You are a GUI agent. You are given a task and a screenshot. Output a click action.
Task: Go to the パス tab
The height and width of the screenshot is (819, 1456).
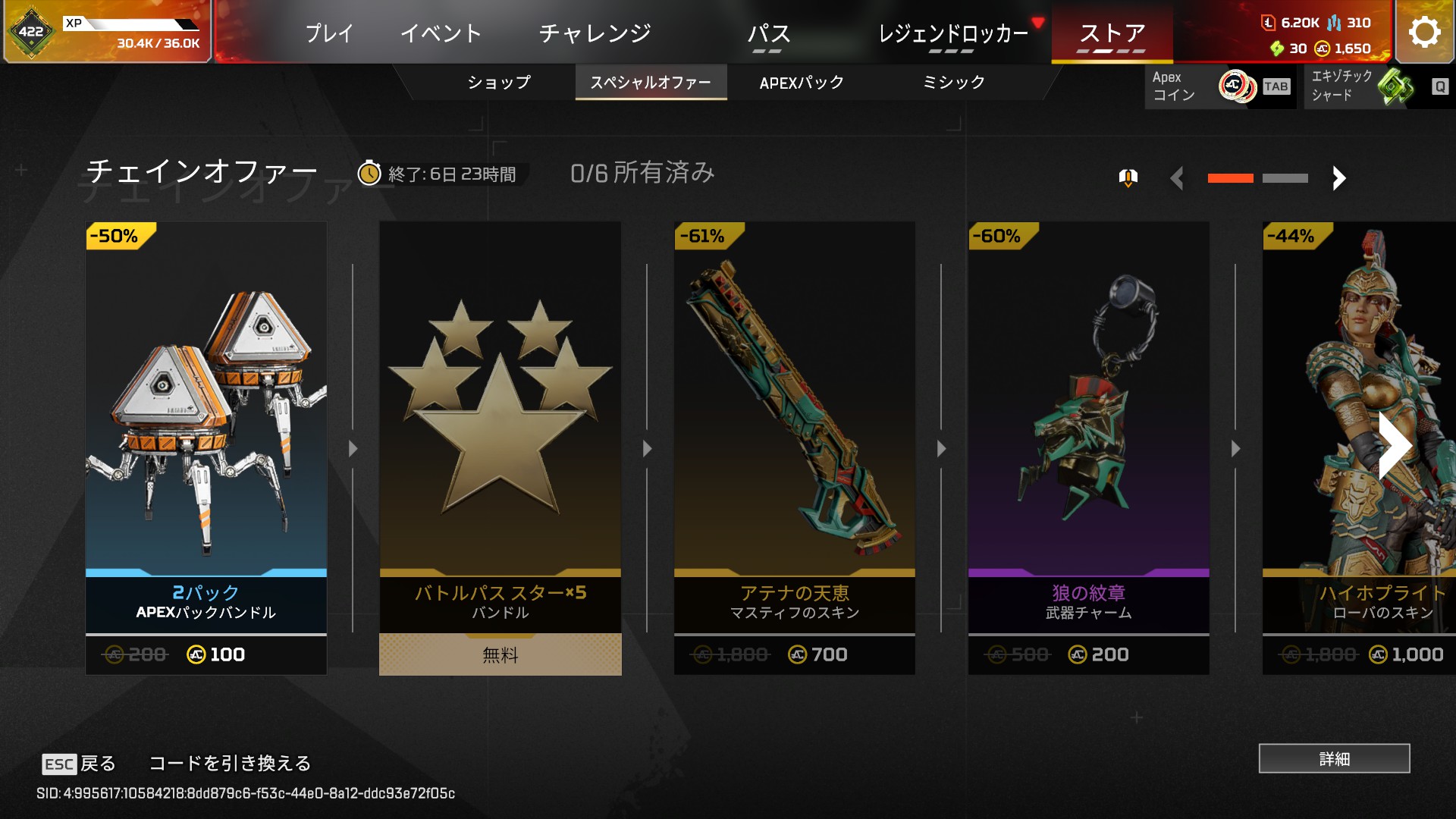(768, 33)
